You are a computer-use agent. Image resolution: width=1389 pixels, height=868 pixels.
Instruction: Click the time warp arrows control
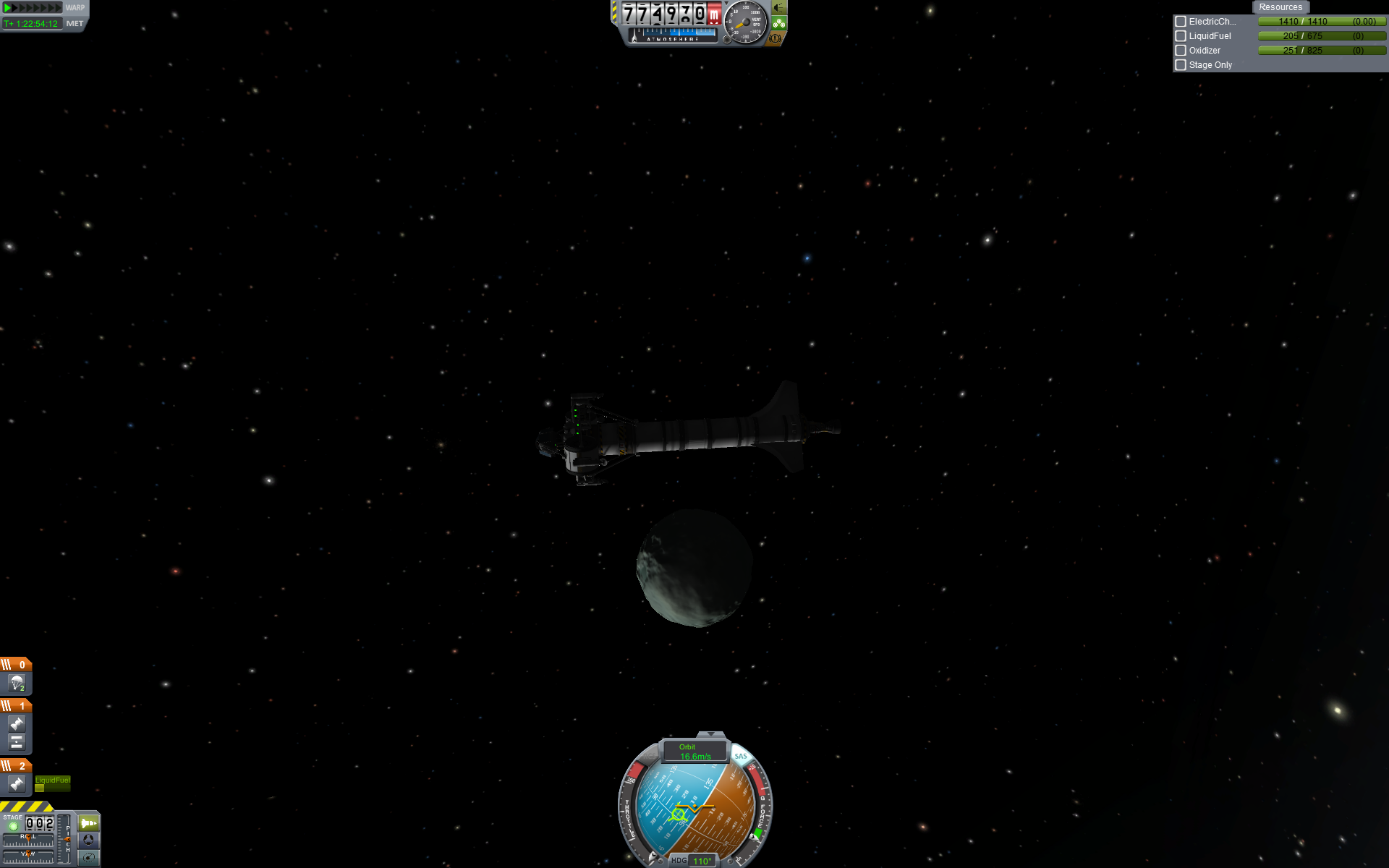[x=33, y=8]
